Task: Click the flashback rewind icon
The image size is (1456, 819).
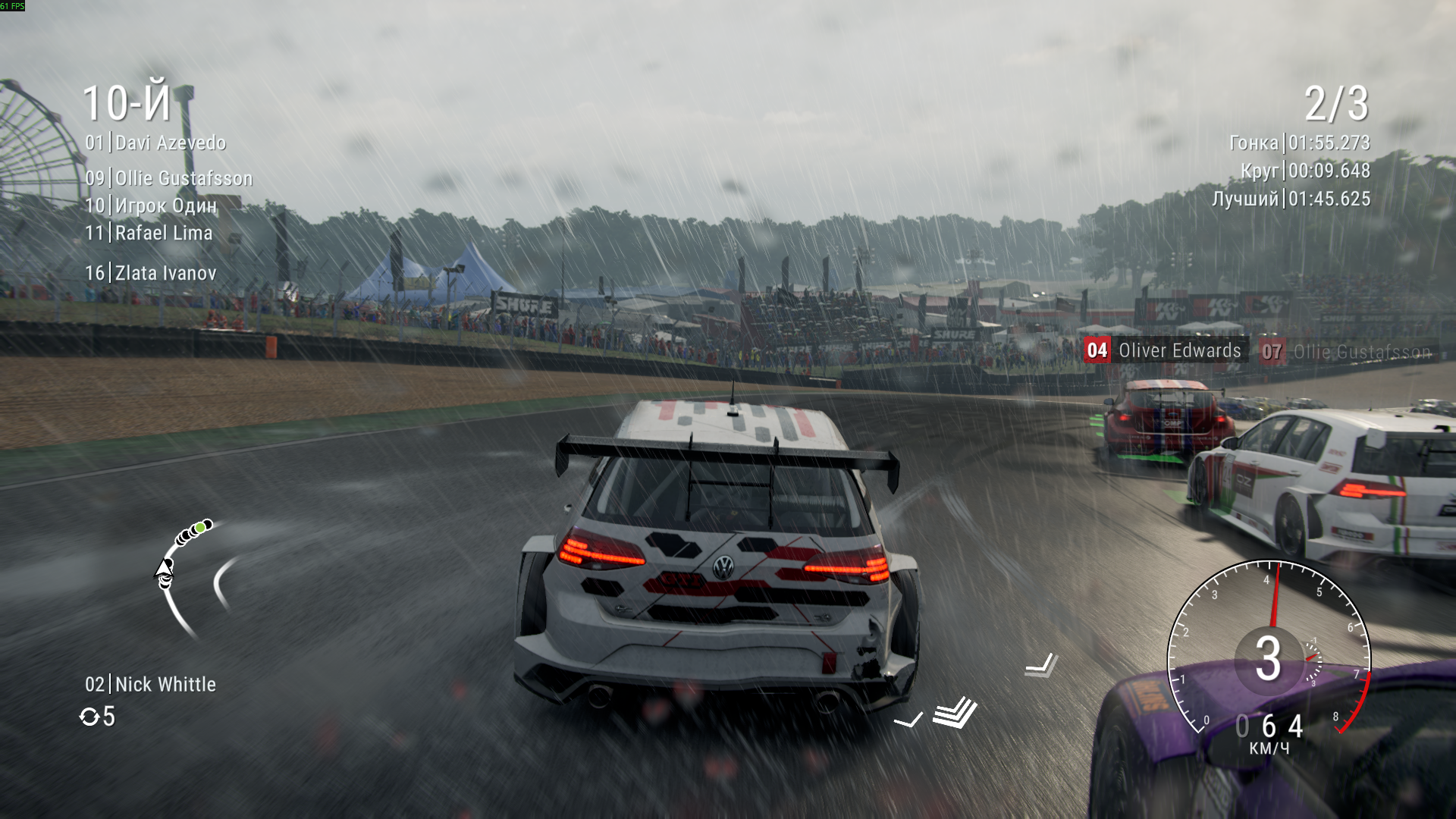Action: coord(89,717)
